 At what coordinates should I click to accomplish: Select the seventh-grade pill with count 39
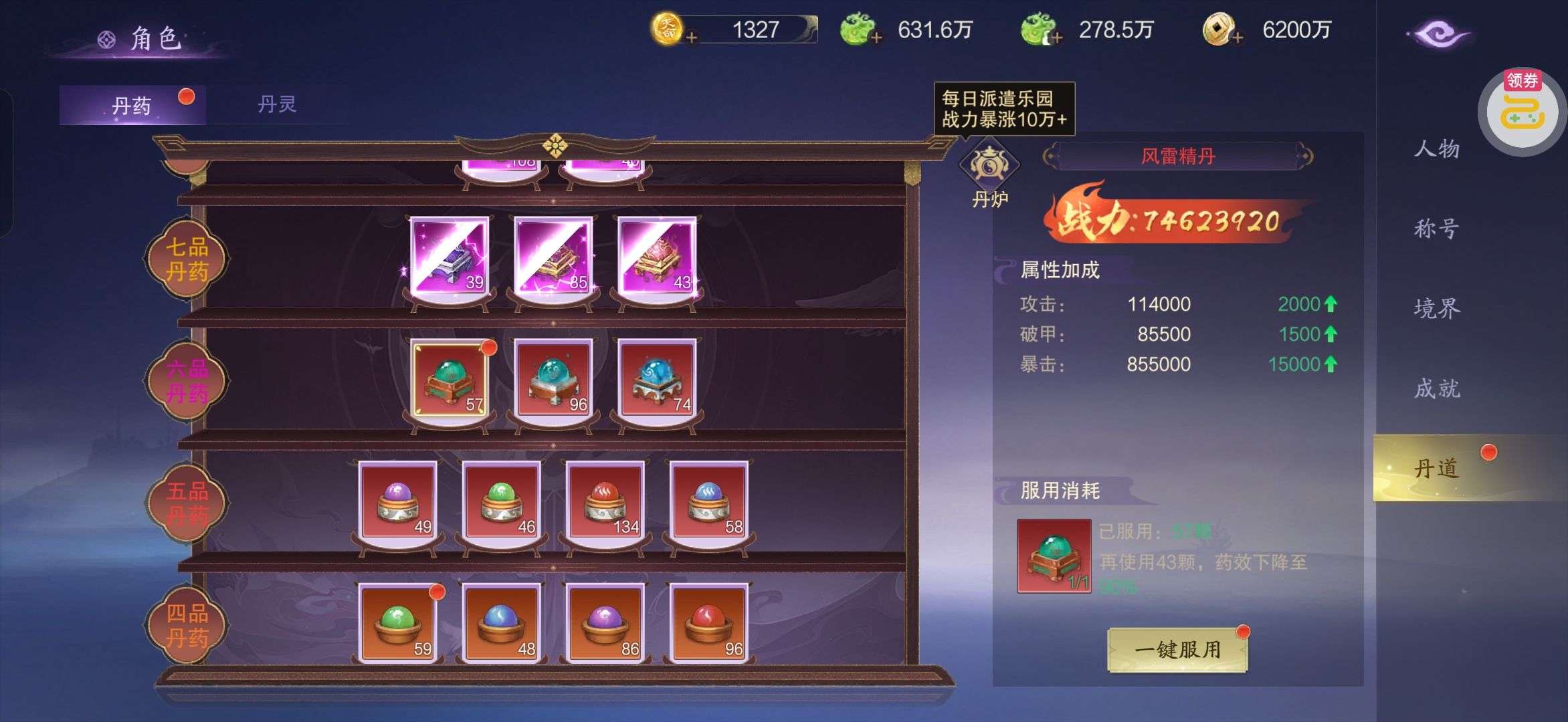(x=450, y=256)
